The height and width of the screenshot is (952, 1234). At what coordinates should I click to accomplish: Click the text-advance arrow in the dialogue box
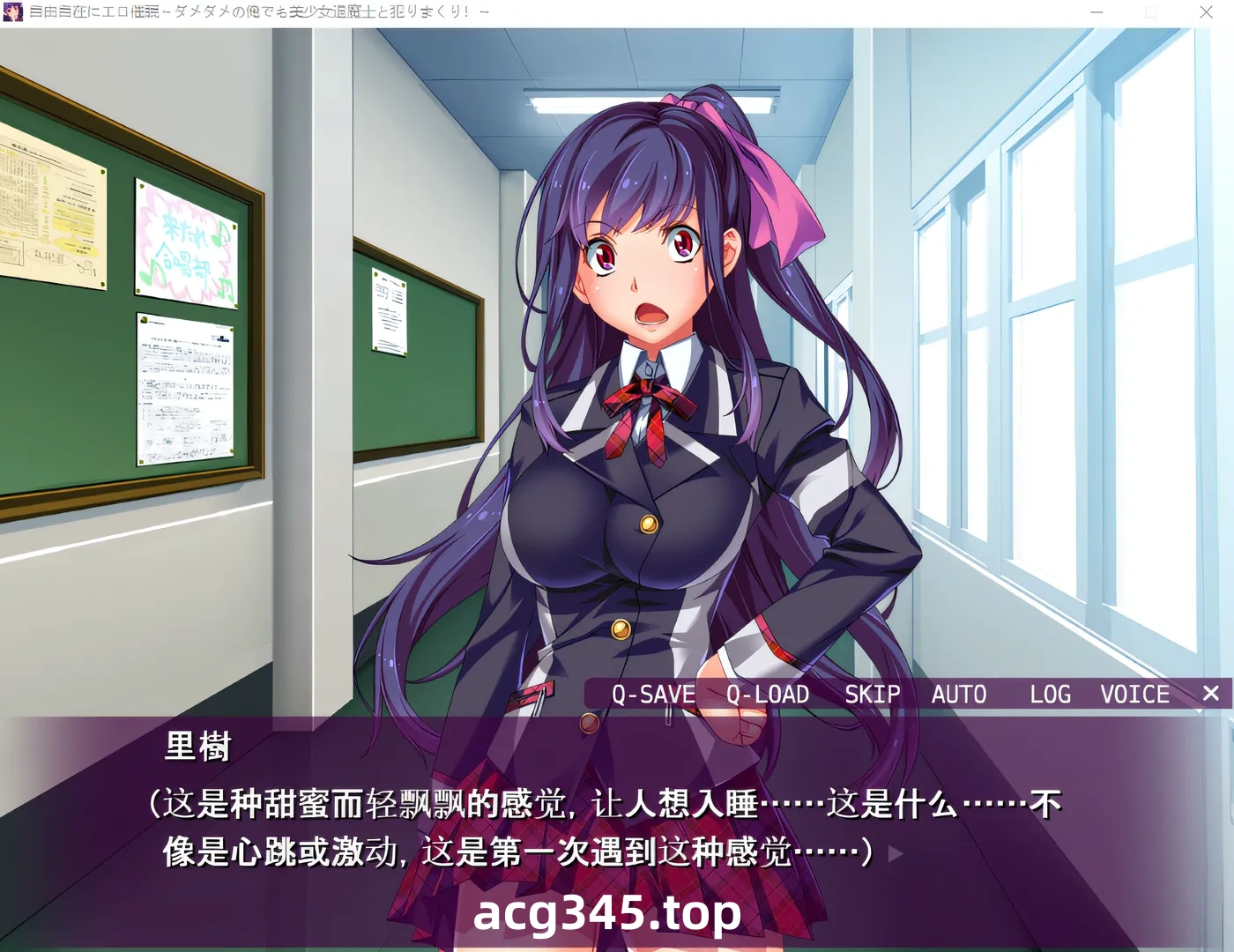(894, 852)
